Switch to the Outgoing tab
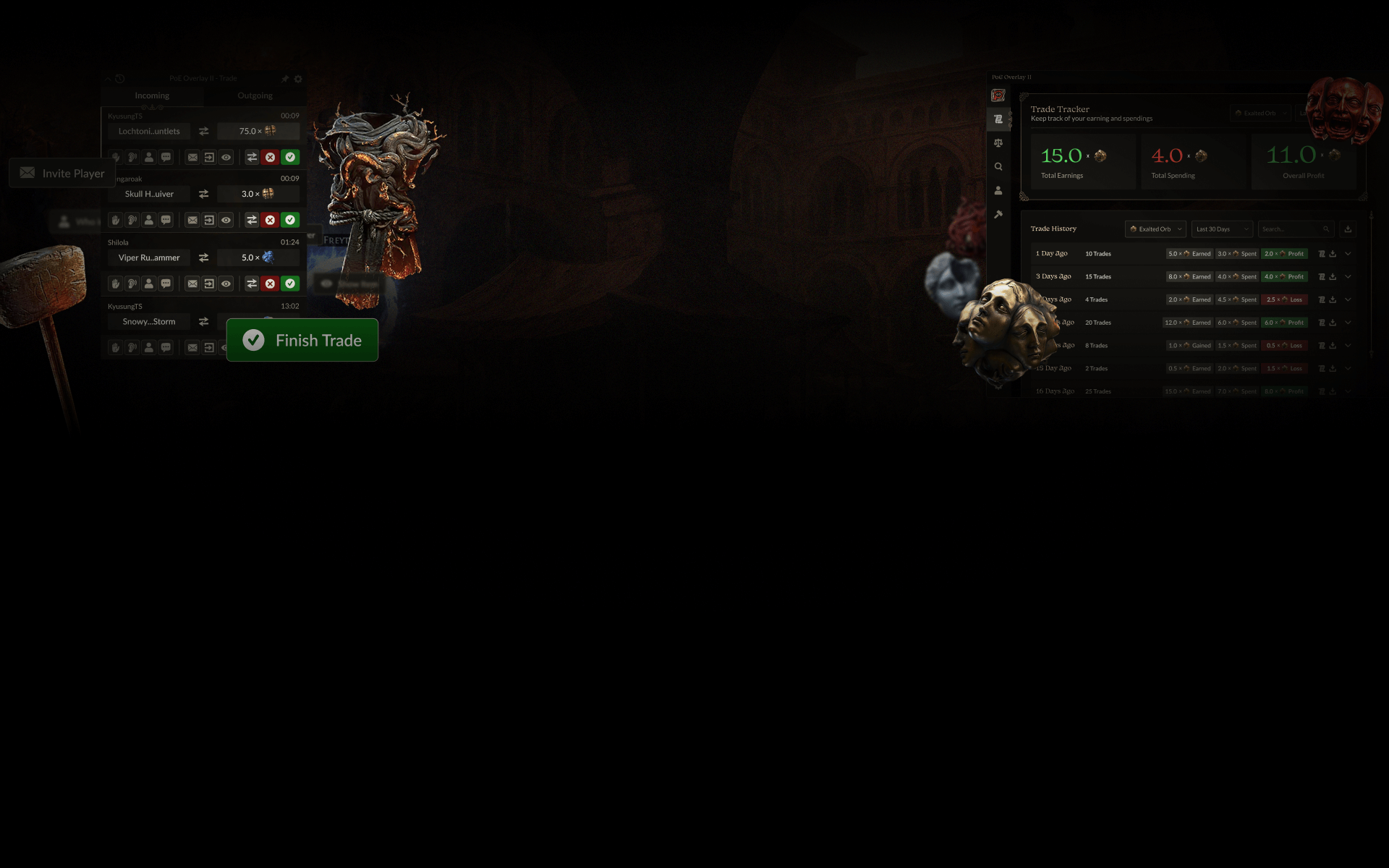Screen dimensions: 1389x868 [x=255, y=95]
